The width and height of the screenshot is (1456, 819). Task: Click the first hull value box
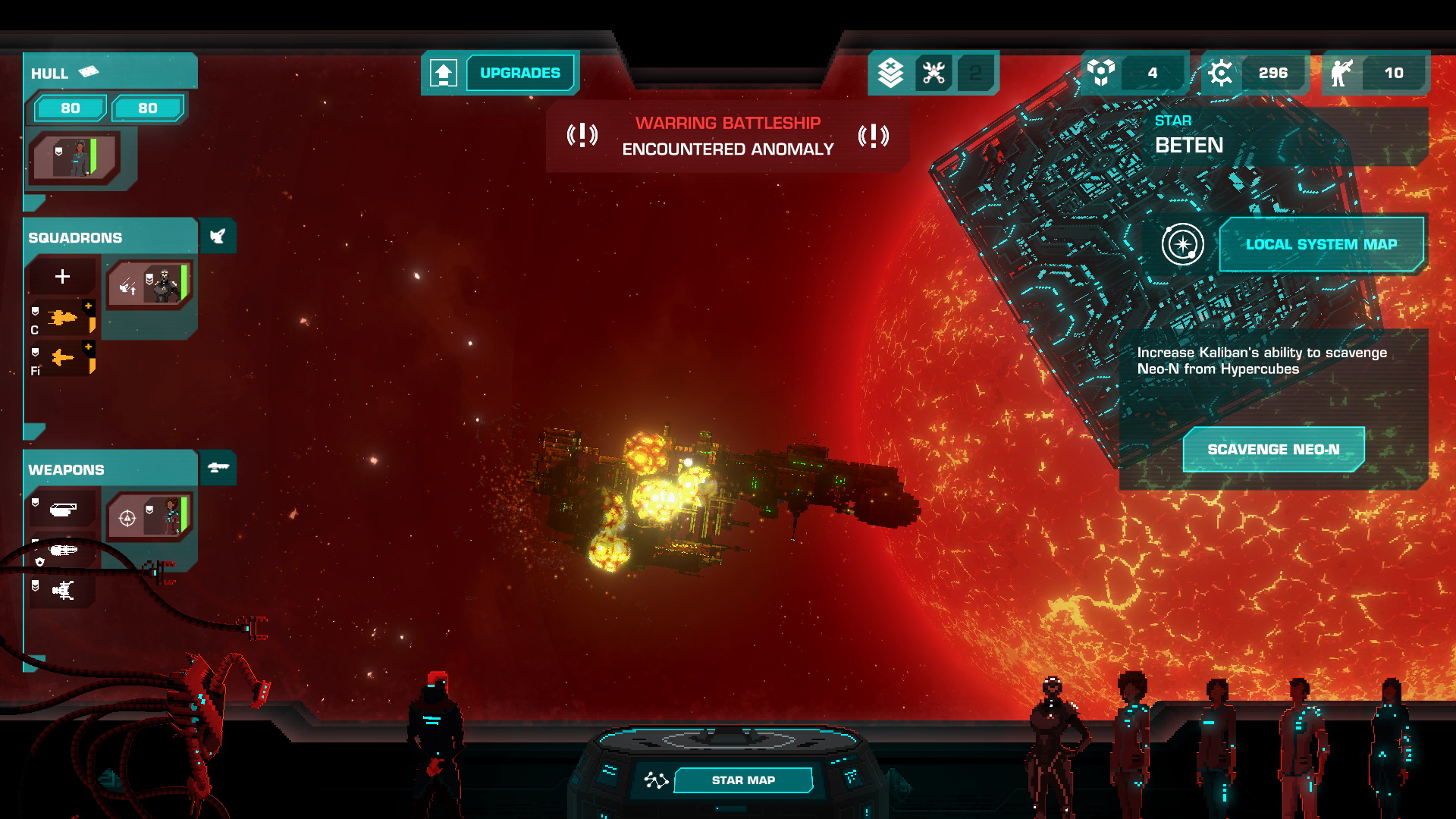click(71, 108)
